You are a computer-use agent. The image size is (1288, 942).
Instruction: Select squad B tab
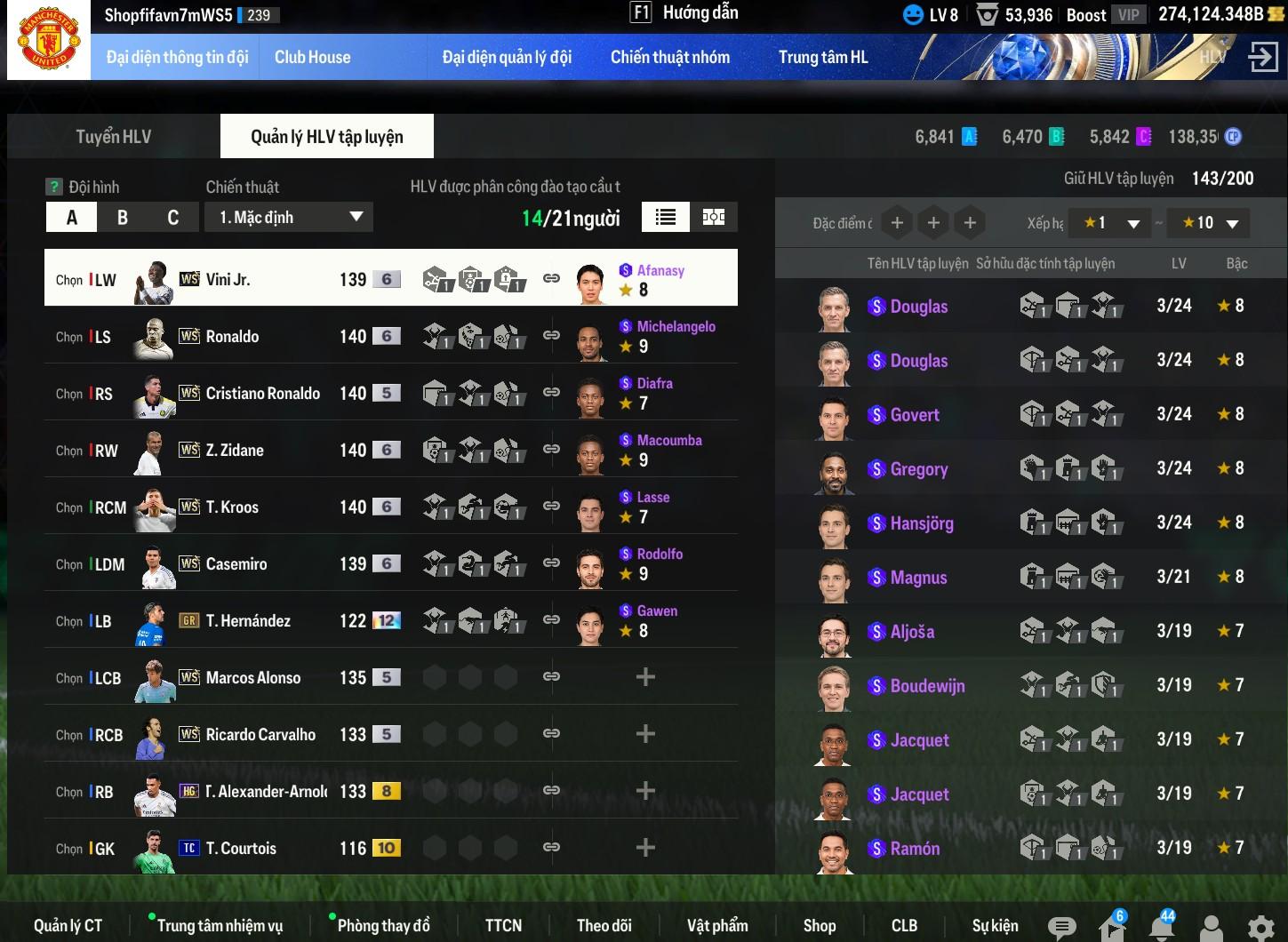(123, 218)
